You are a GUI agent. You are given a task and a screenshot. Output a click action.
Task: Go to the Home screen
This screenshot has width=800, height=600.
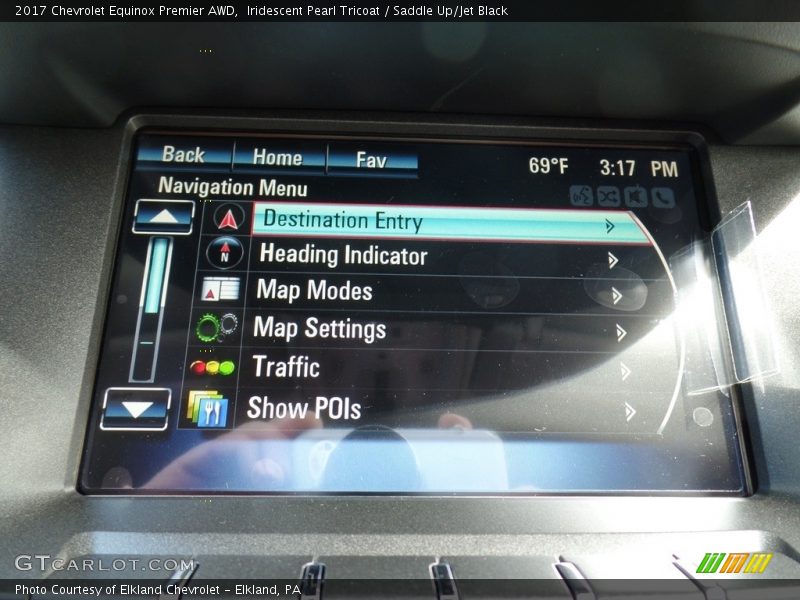[x=278, y=157]
